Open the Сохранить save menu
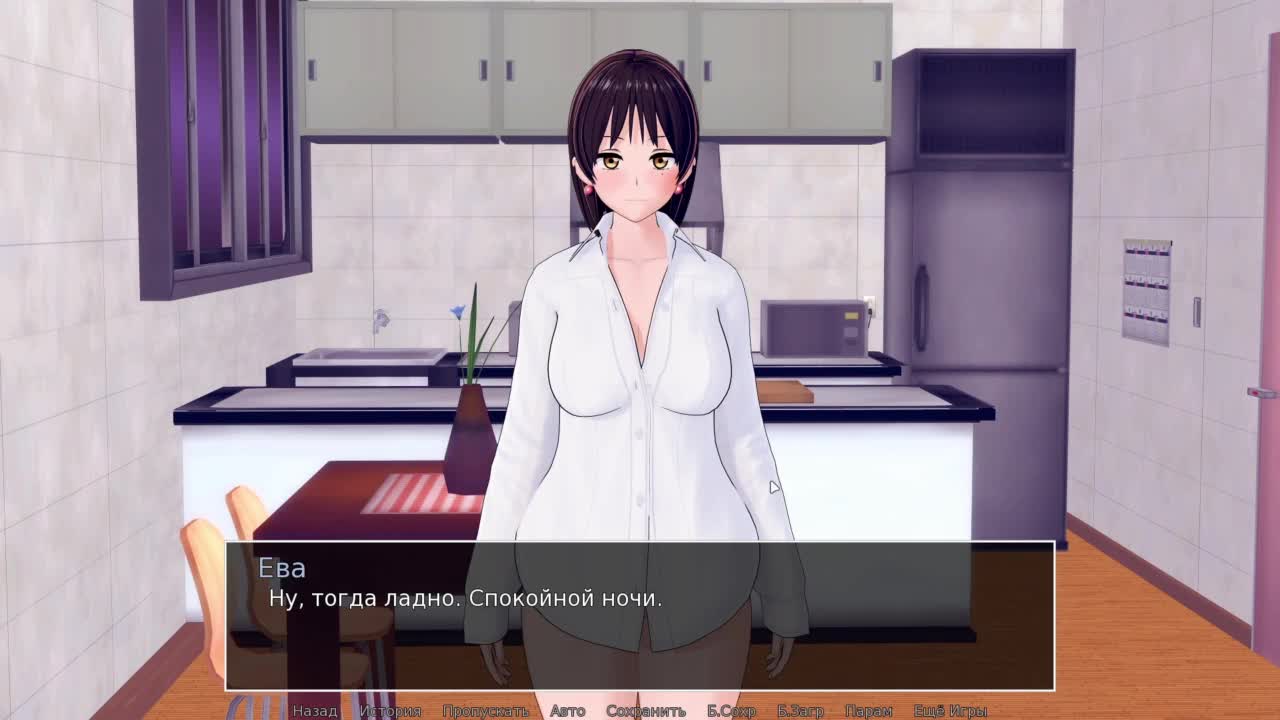This screenshot has height=720, width=1280. (x=645, y=711)
